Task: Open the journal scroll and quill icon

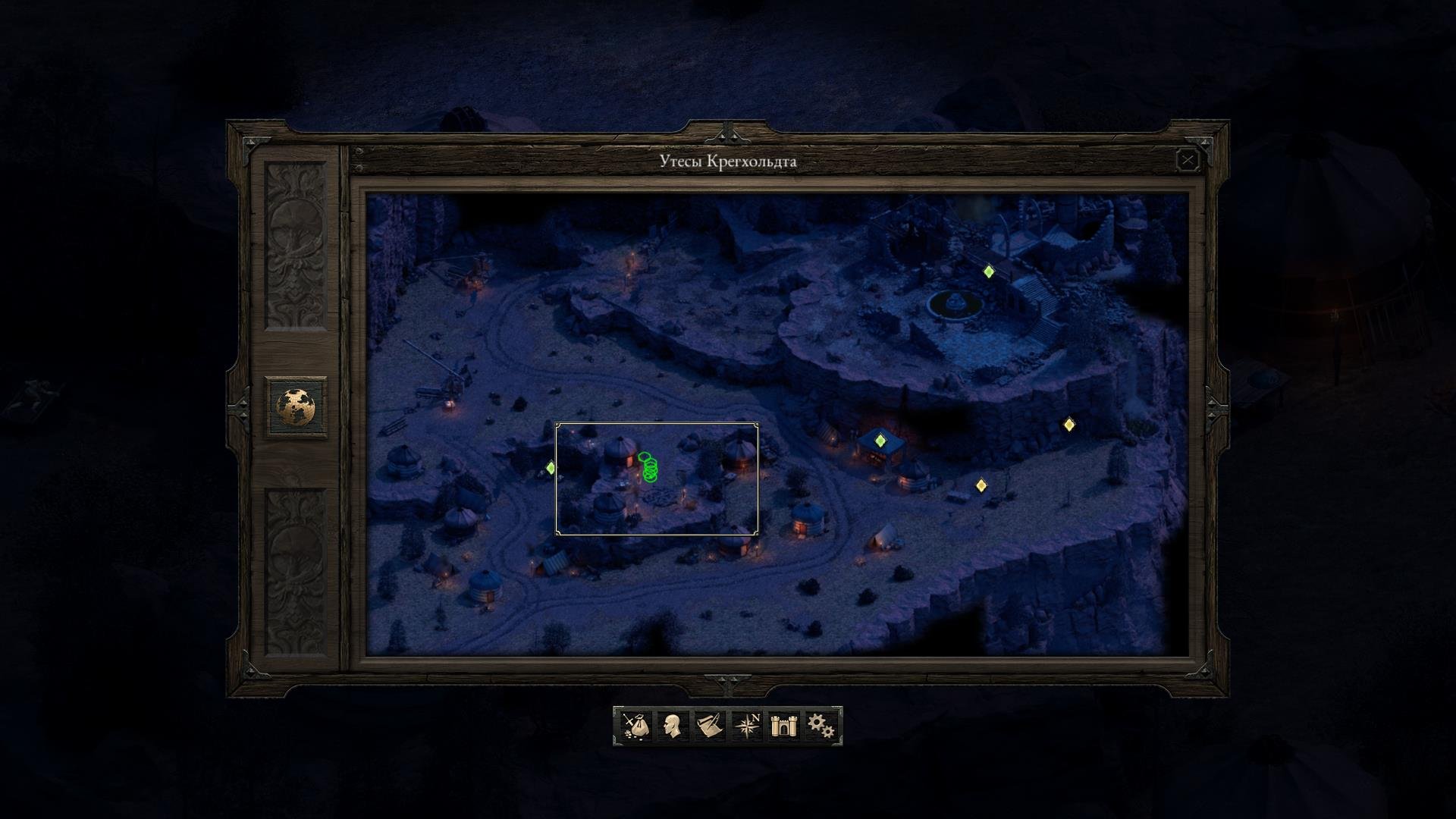Action: 709,726
